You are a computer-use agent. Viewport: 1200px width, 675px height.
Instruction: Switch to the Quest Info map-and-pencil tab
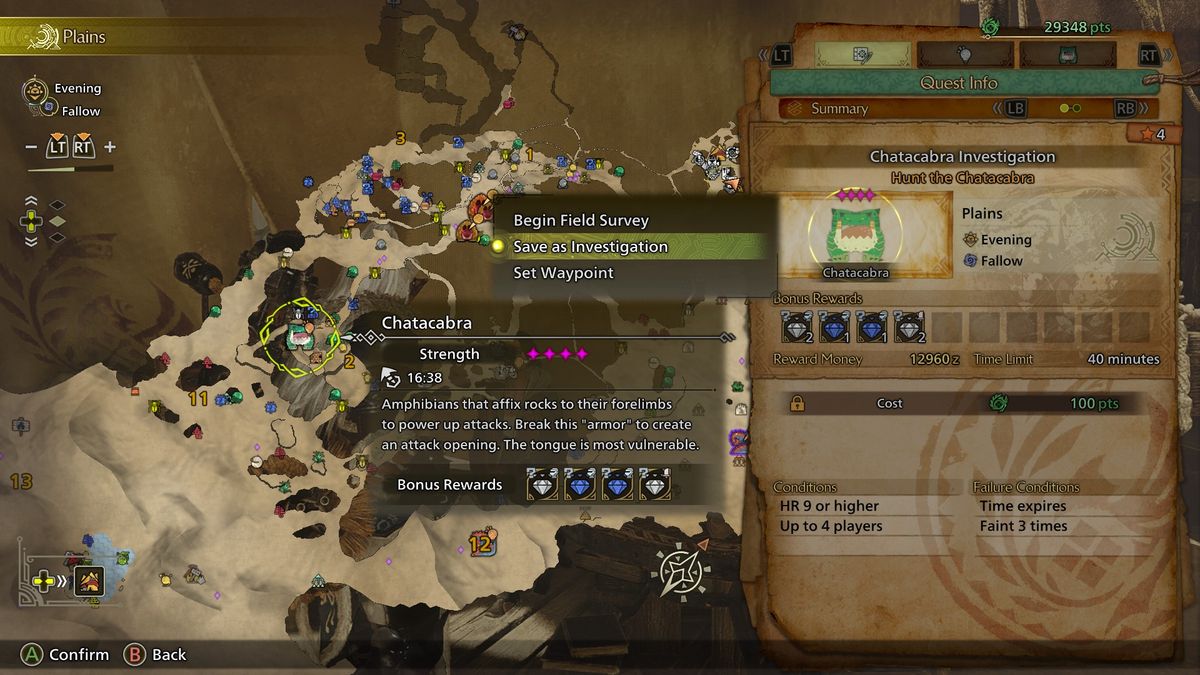click(862, 54)
